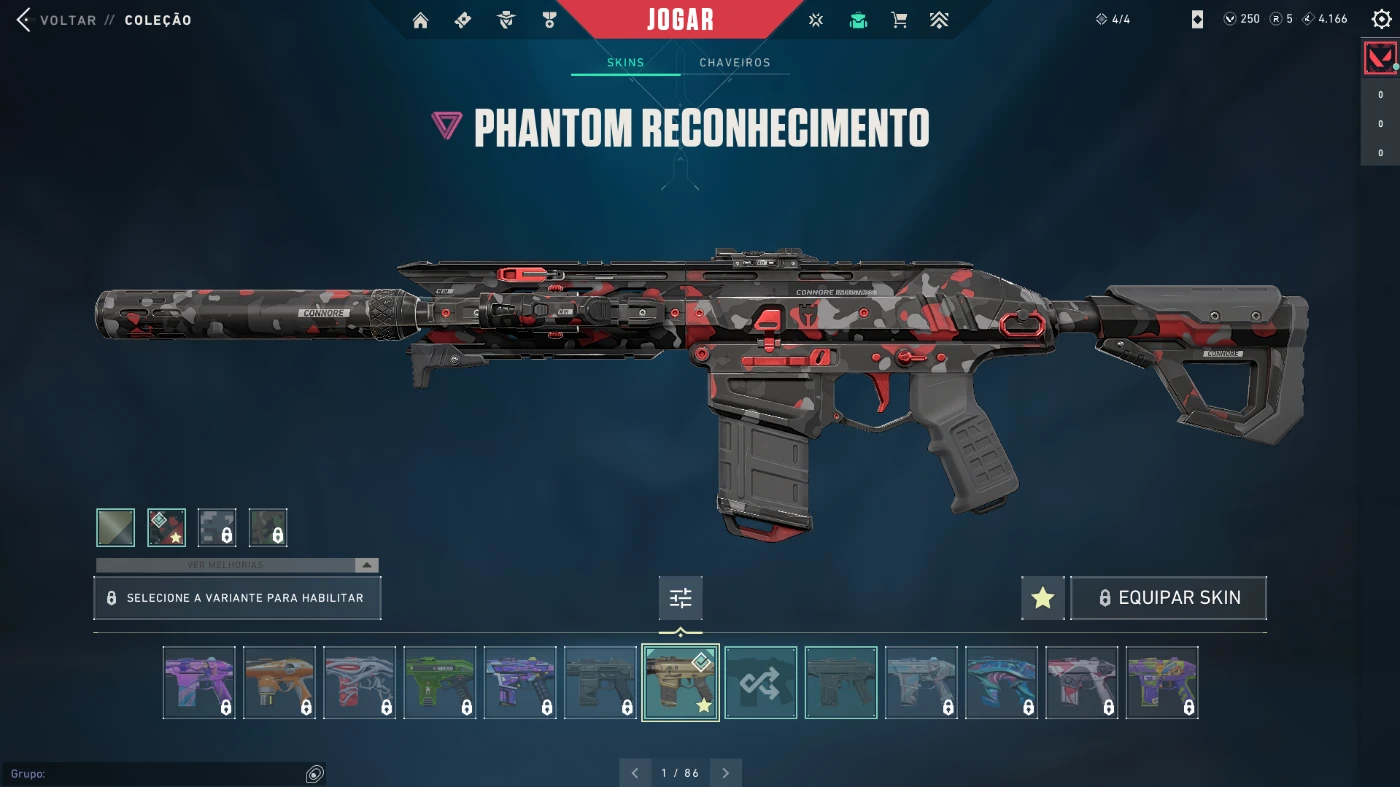Open the home icon in top navigation
This screenshot has width=1400, height=787.
tap(420, 20)
